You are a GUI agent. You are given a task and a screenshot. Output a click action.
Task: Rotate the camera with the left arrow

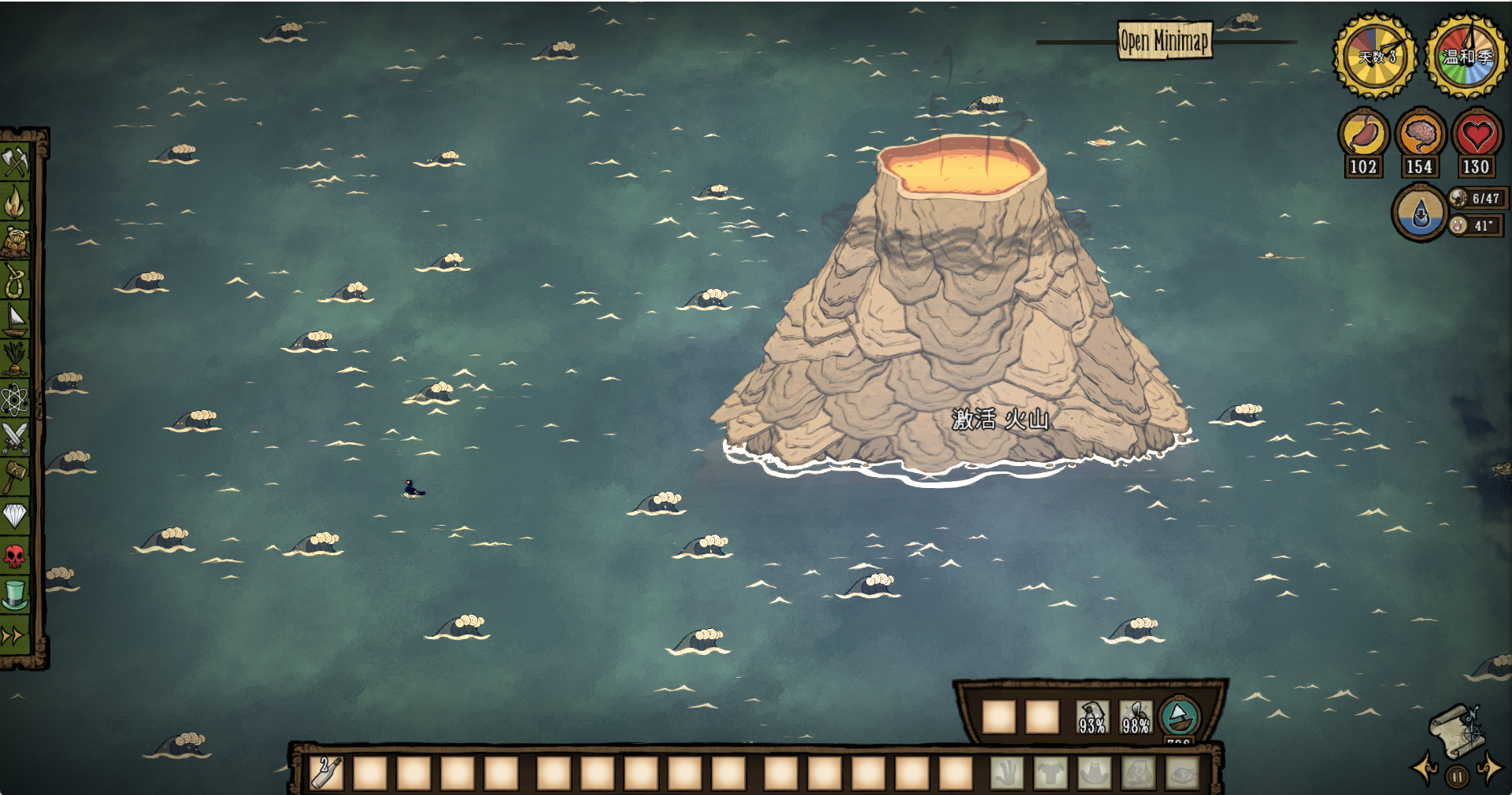[1425, 768]
